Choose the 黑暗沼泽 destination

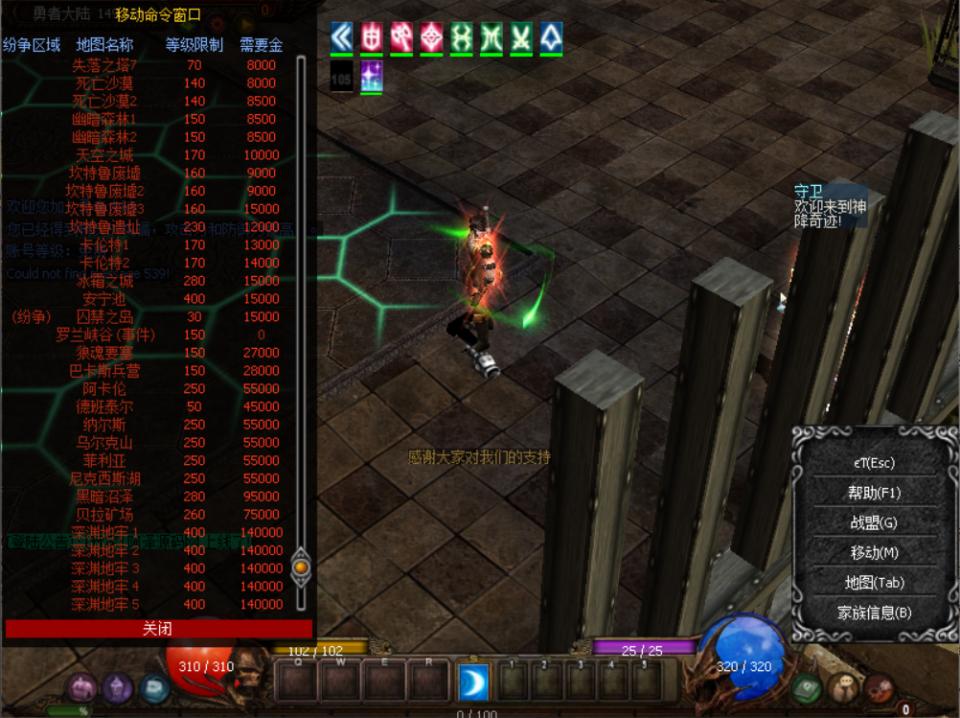[104, 497]
